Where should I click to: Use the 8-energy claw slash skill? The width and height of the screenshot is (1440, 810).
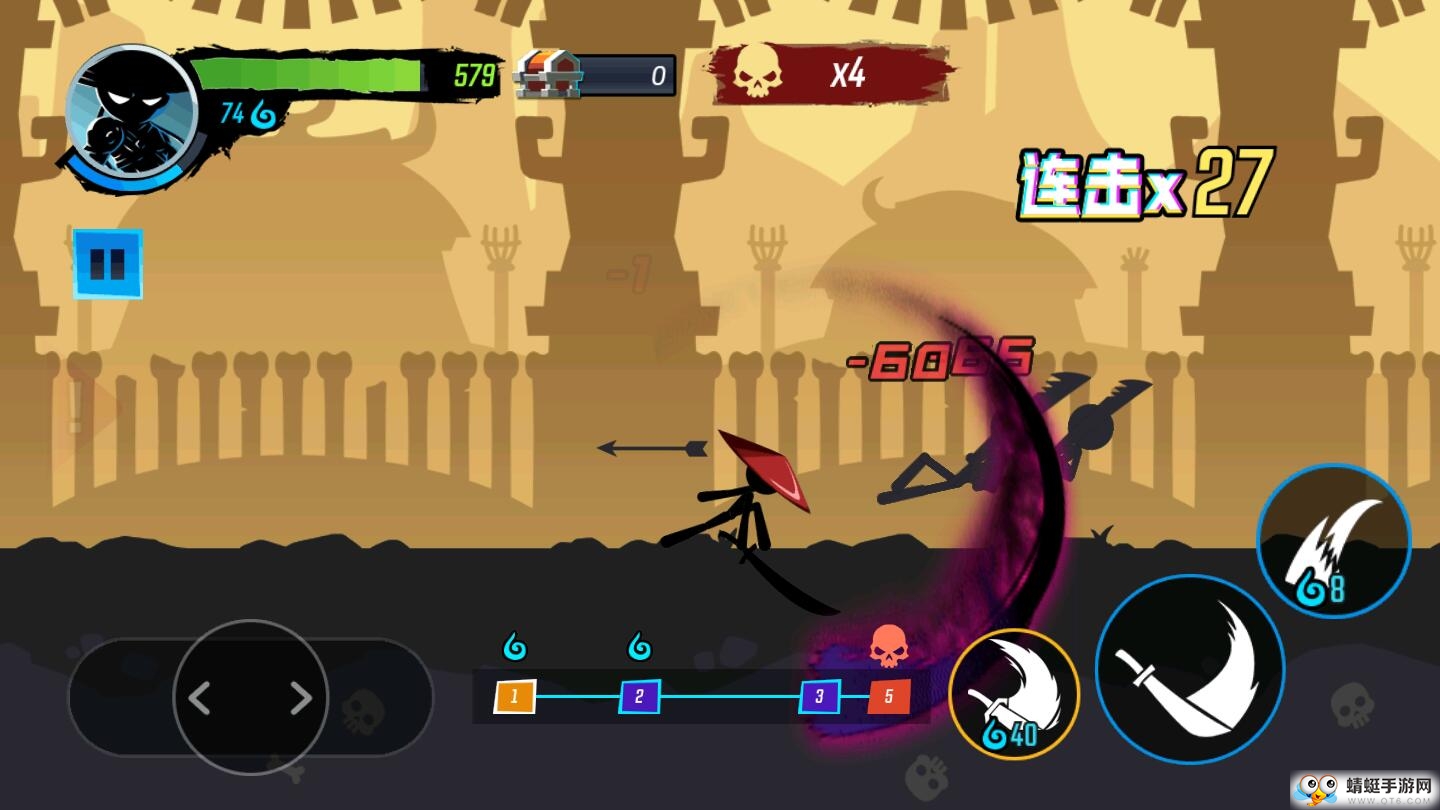point(1334,542)
